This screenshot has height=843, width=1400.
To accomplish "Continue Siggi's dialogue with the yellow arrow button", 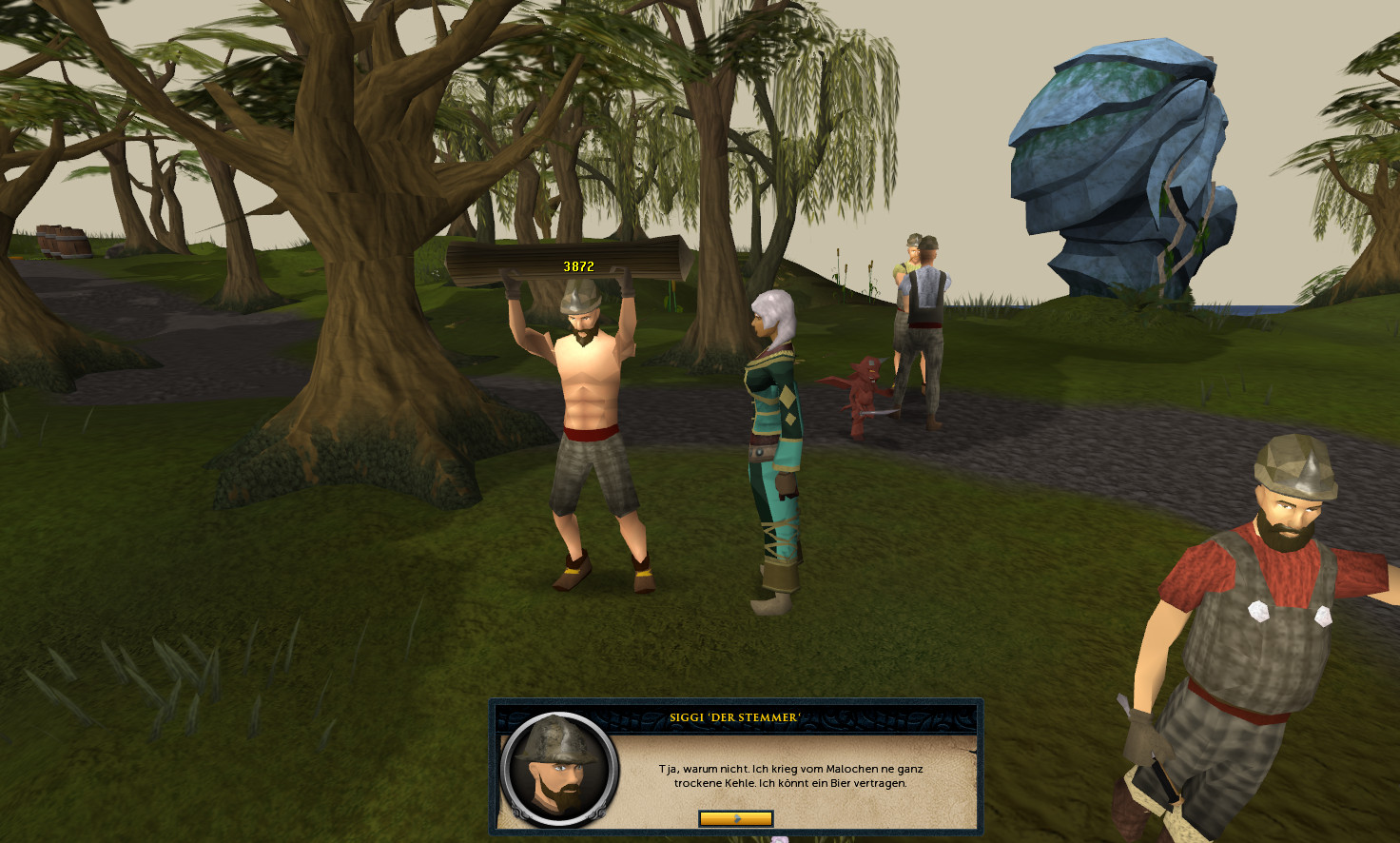I will [735, 818].
